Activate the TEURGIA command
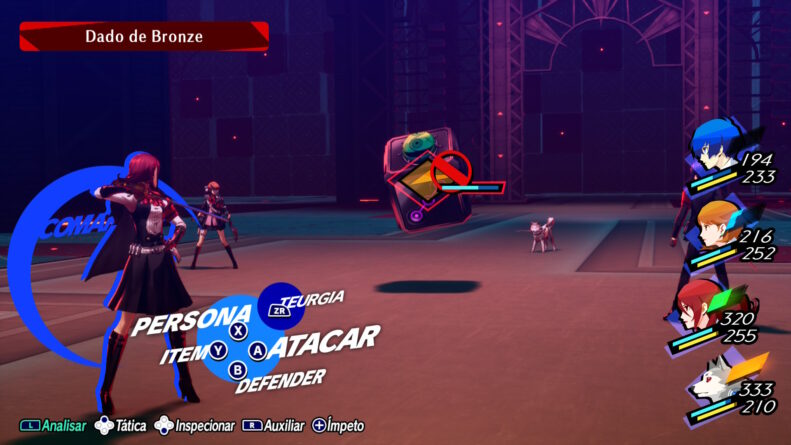The image size is (791, 445). click(311, 300)
